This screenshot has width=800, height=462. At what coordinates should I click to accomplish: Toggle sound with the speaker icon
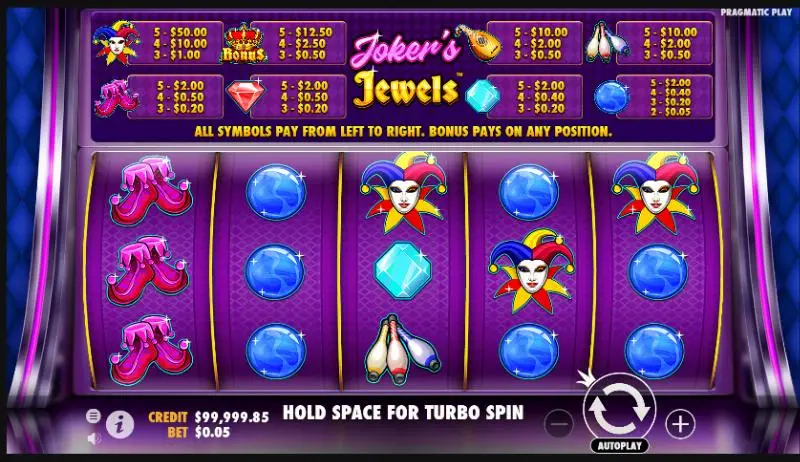pyautogui.click(x=93, y=437)
